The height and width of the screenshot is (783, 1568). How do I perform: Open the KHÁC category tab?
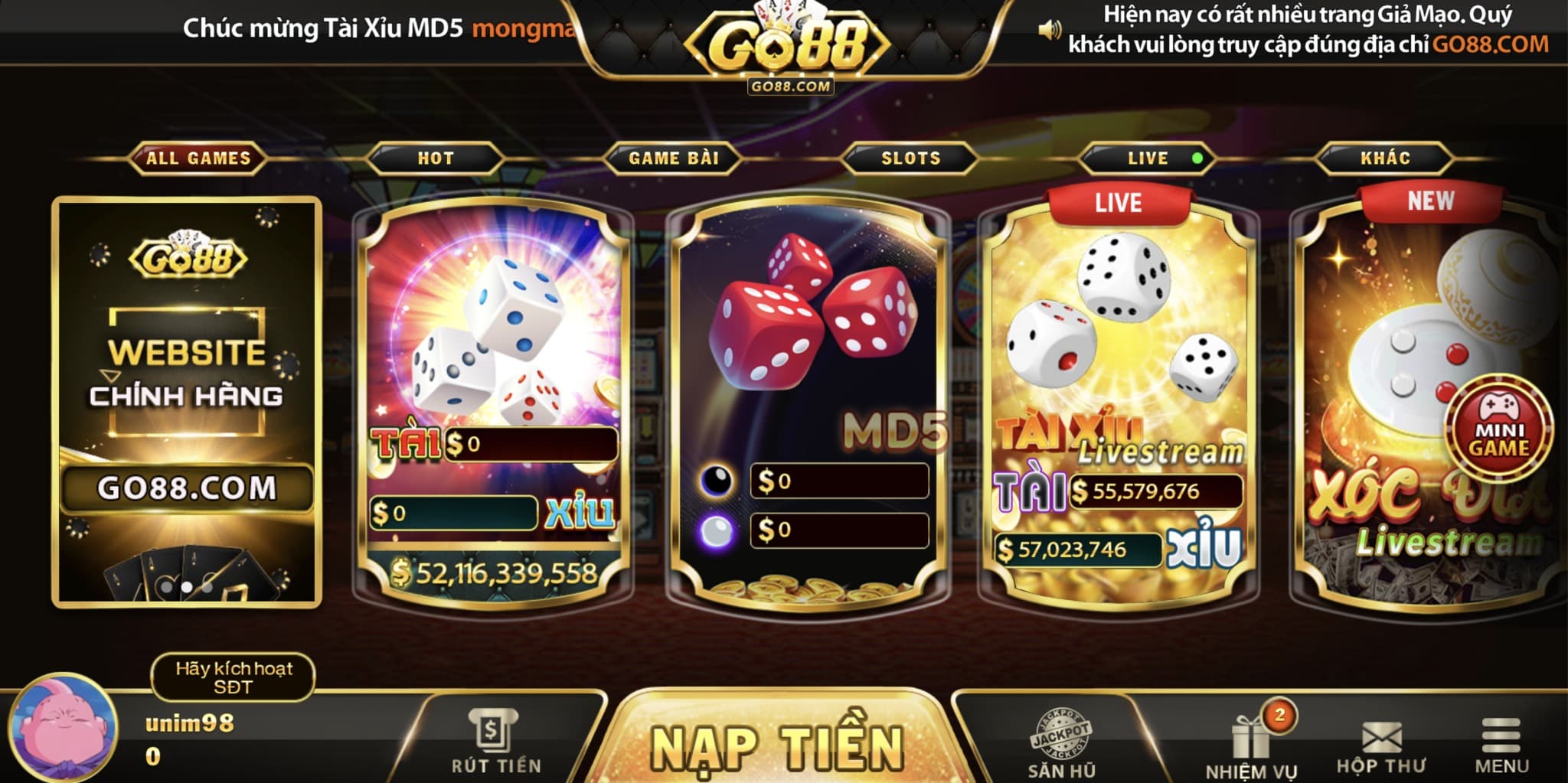click(1385, 158)
